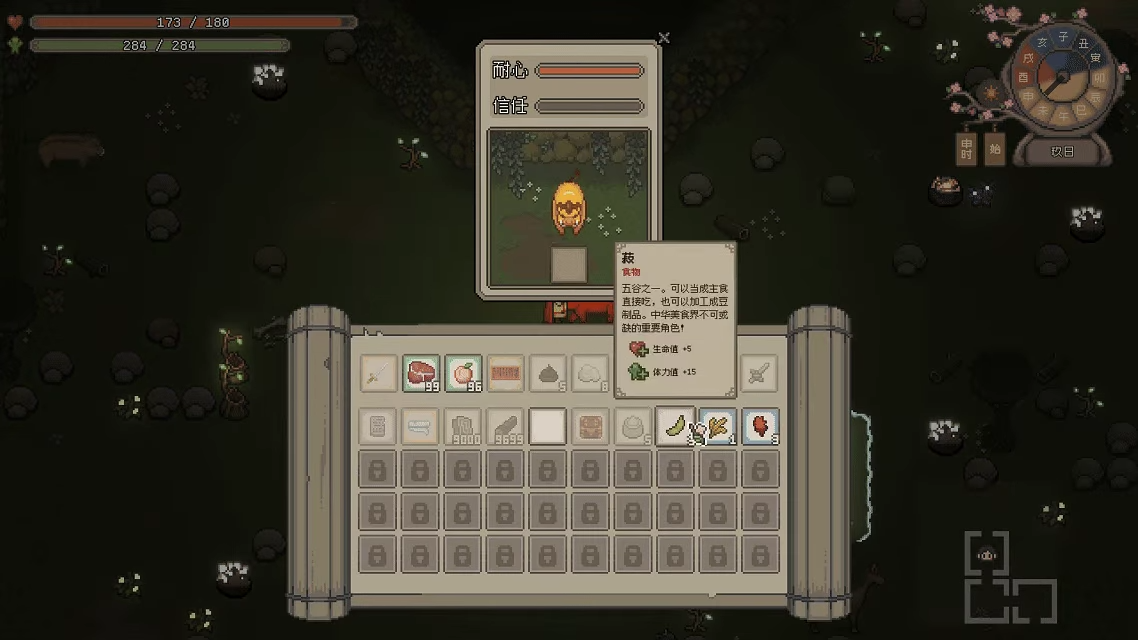
Task: Close the animal taming panel
Action: pyautogui.click(x=664, y=38)
